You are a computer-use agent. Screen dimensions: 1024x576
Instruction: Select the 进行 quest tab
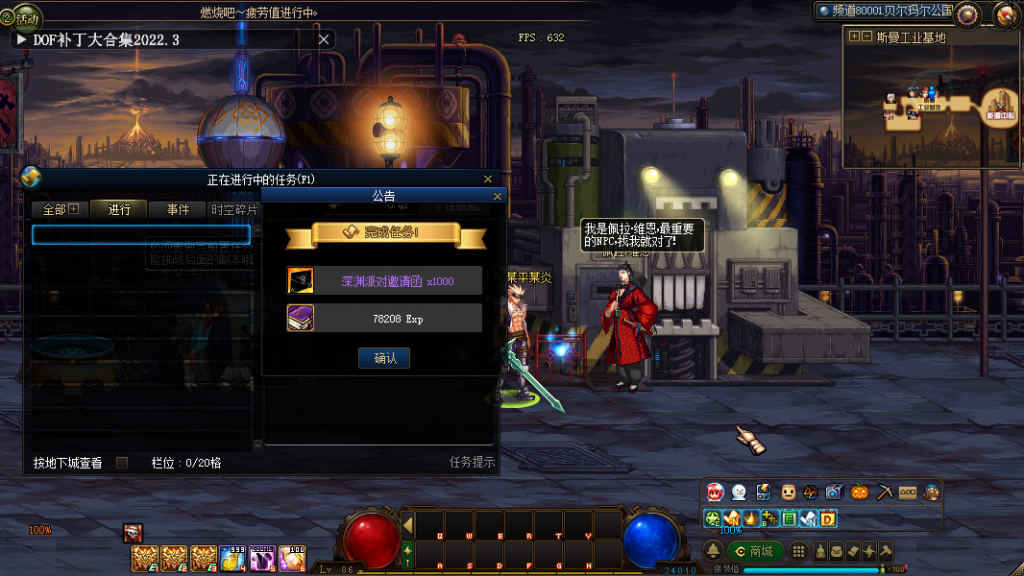120,210
